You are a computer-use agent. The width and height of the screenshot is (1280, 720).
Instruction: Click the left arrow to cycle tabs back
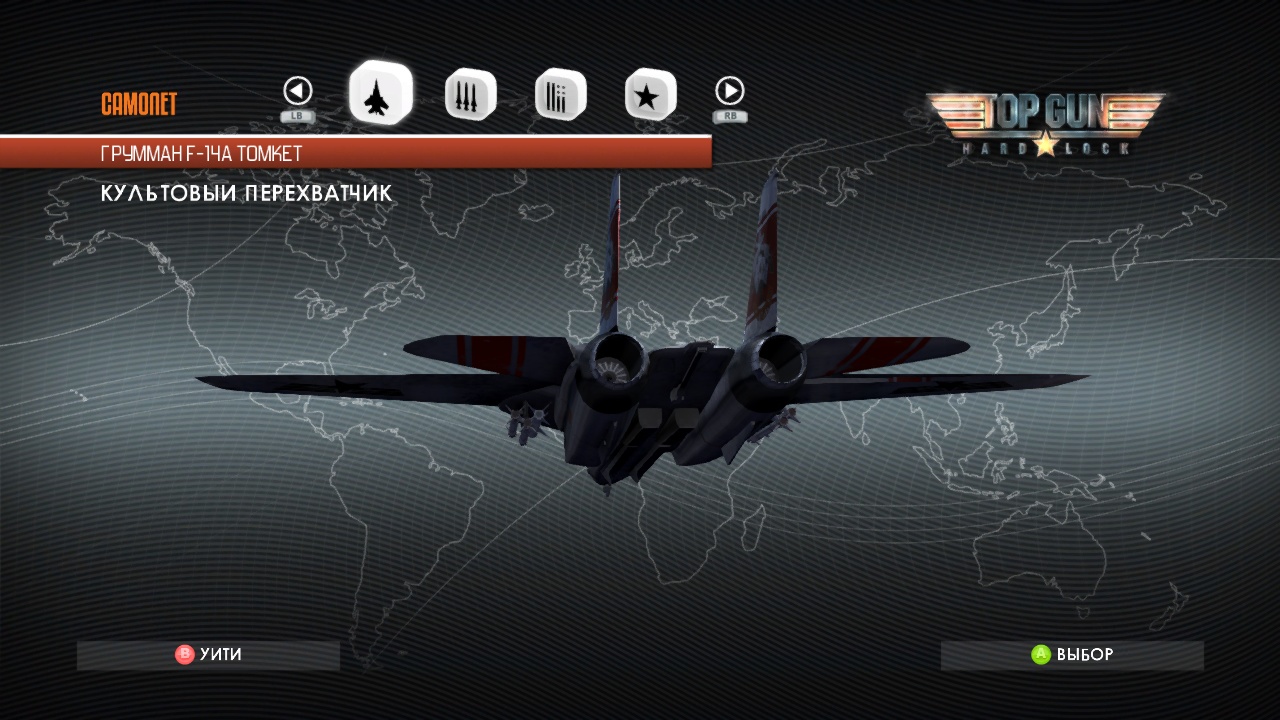[x=298, y=92]
